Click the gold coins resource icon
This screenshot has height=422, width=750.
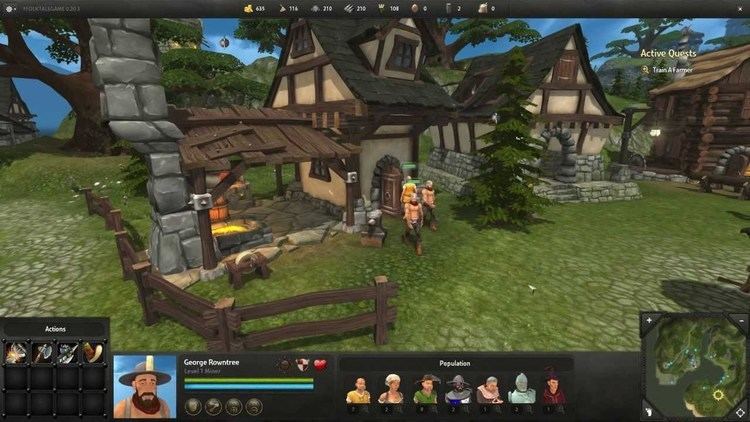tap(247, 8)
